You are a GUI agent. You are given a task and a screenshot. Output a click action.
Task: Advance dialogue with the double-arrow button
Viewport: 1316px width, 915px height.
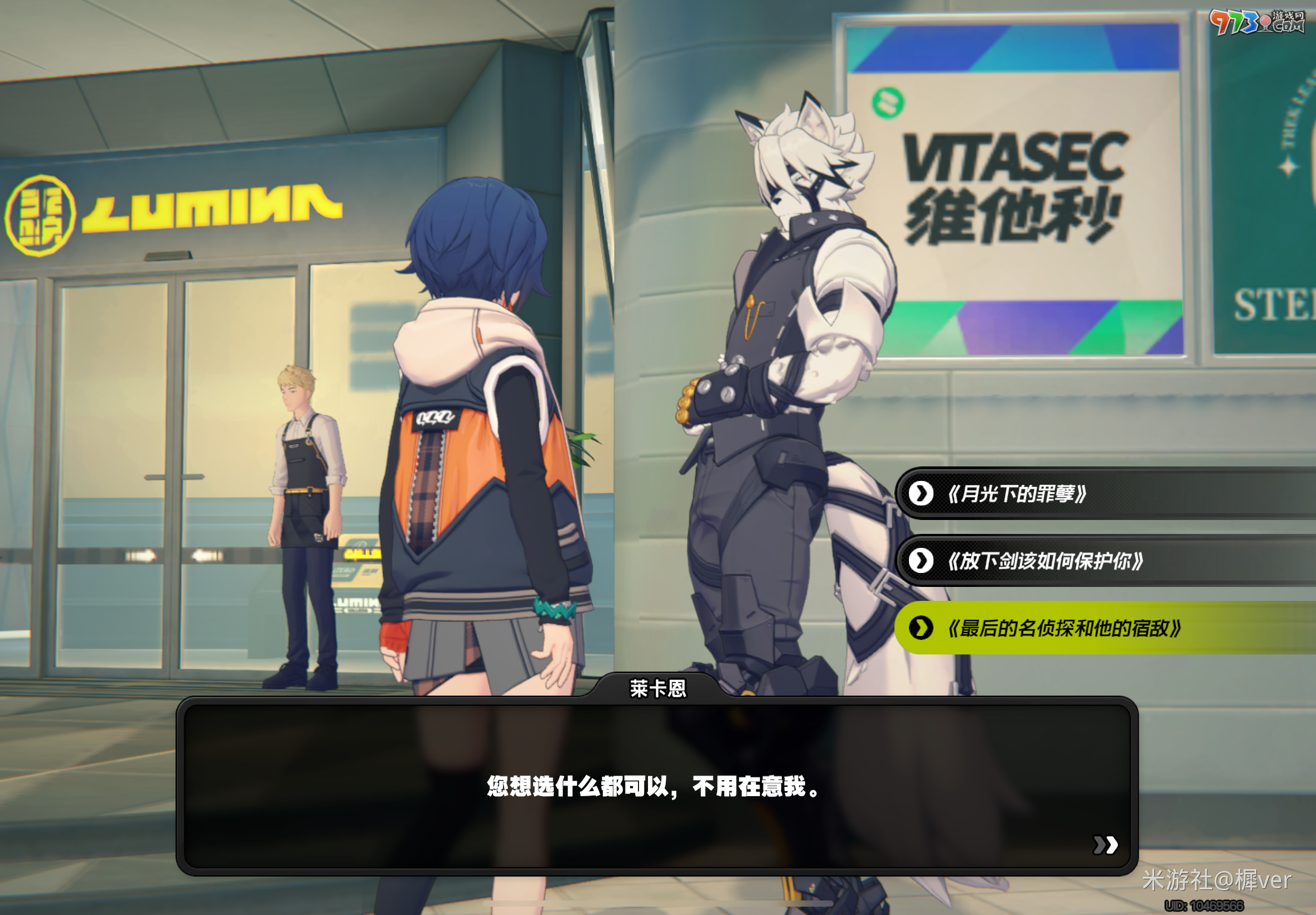click(x=1105, y=845)
